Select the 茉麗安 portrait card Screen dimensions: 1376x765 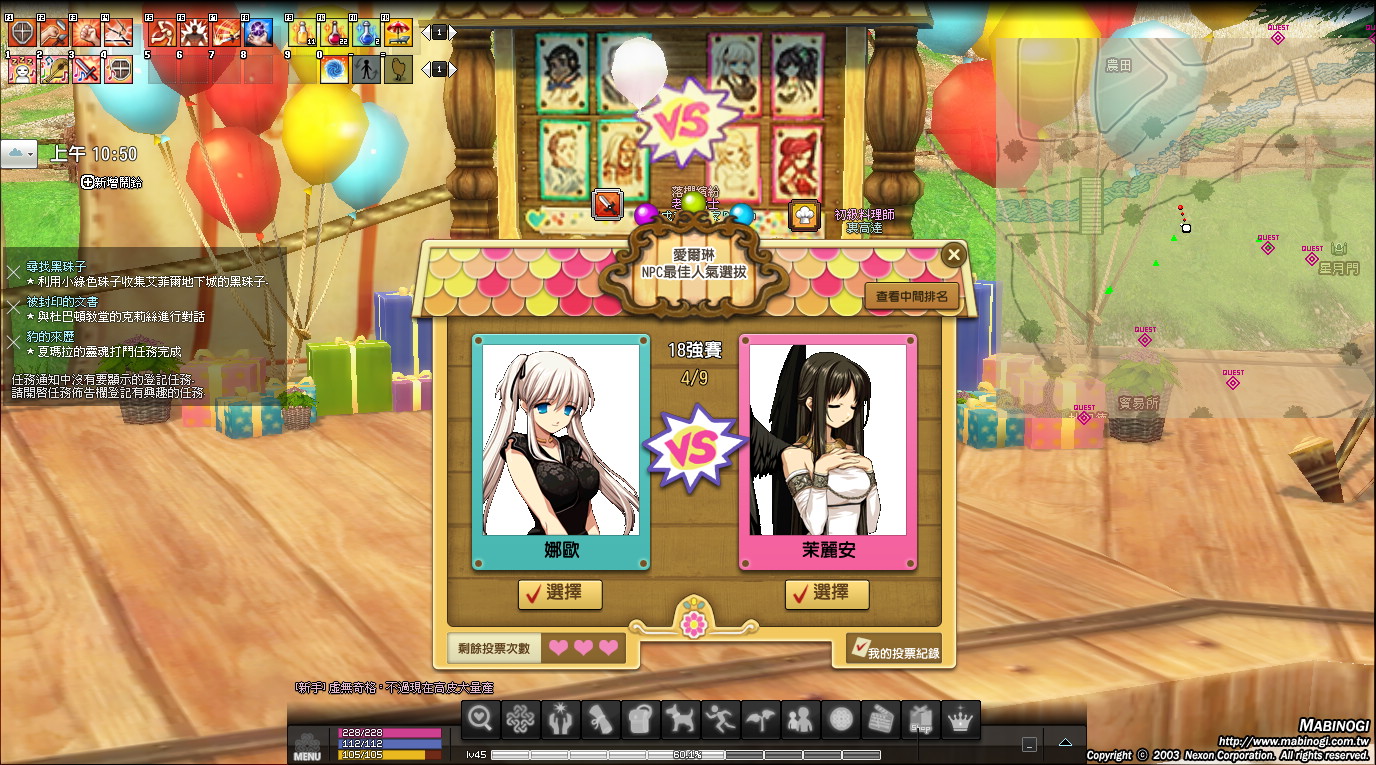tap(827, 452)
